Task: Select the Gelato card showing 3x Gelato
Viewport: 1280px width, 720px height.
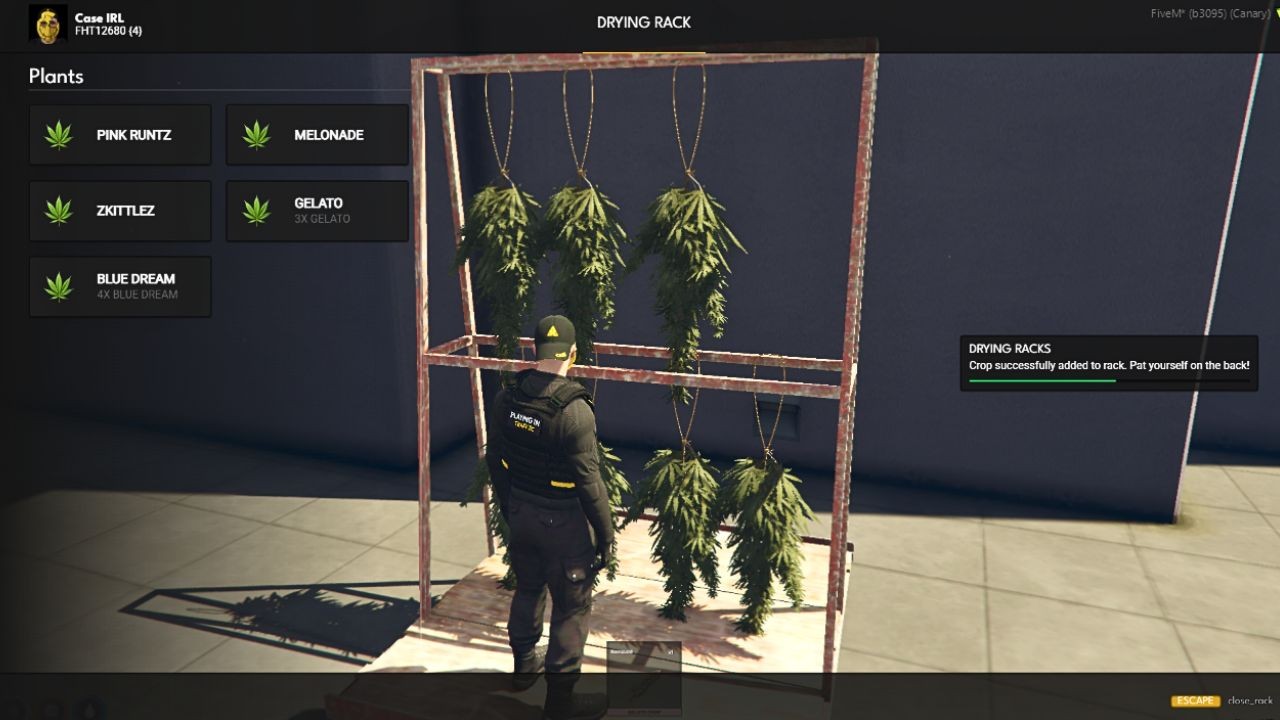Action: point(317,210)
